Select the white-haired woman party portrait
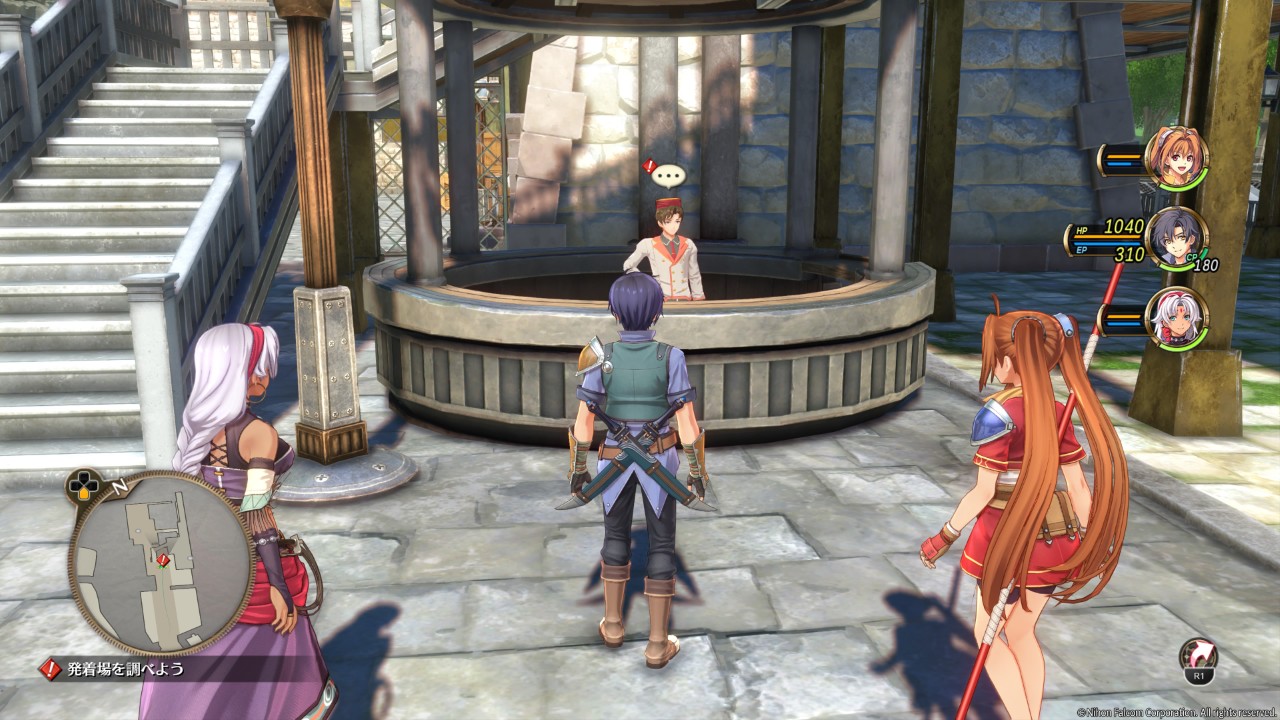This screenshot has width=1280, height=720. click(x=1176, y=318)
